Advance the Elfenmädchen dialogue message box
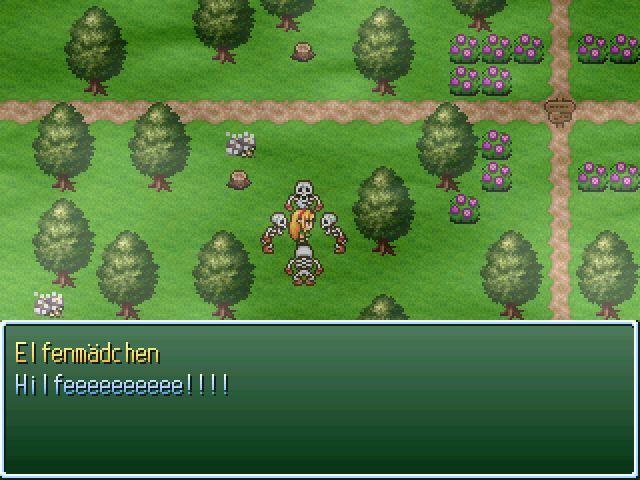This screenshot has width=640, height=480. [319, 398]
